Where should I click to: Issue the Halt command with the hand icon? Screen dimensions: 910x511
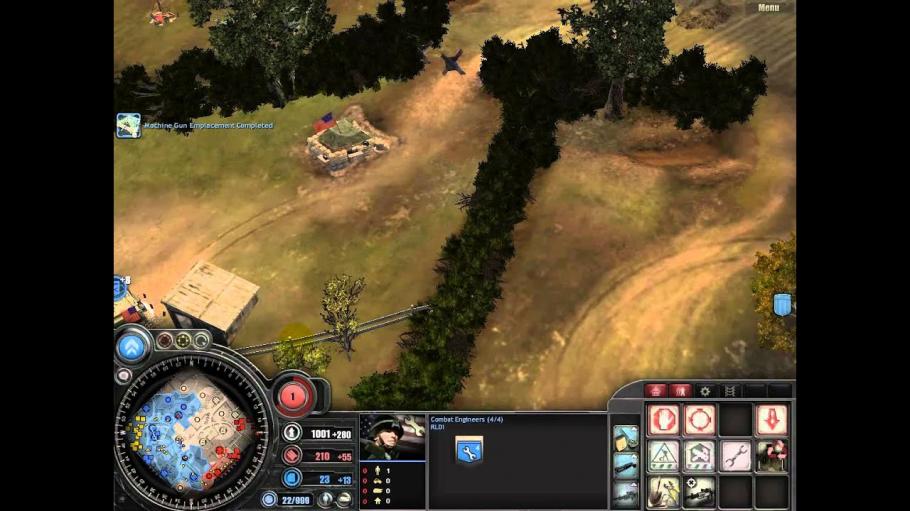click(x=664, y=419)
